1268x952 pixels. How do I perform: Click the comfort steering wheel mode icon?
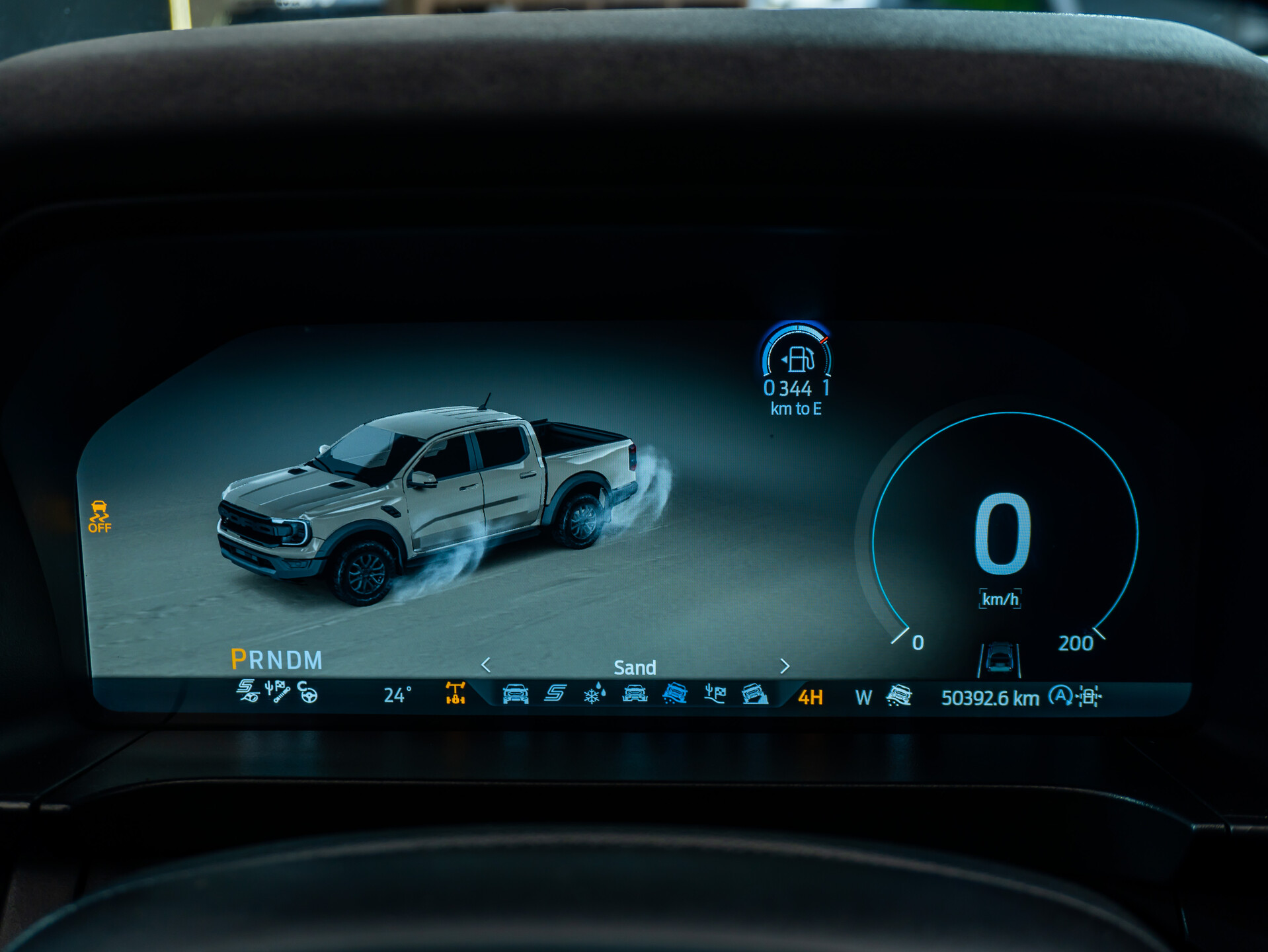[307, 692]
